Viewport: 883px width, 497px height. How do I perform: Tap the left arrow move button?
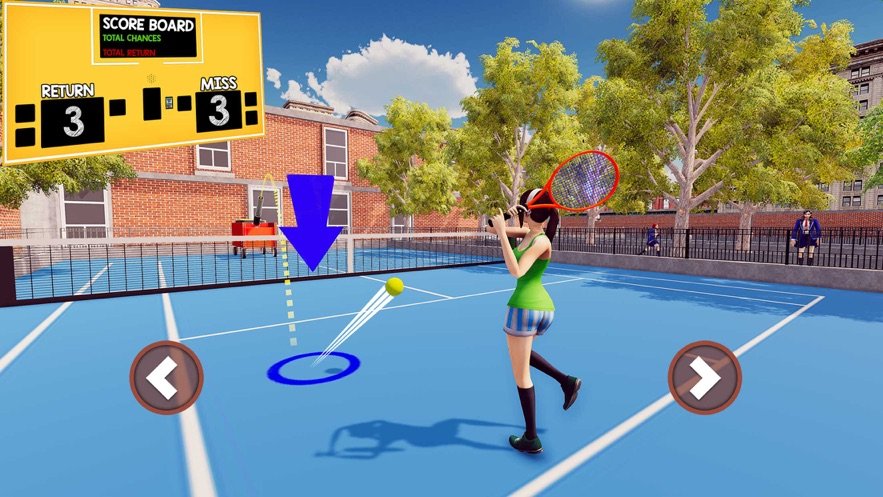(166, 377)
